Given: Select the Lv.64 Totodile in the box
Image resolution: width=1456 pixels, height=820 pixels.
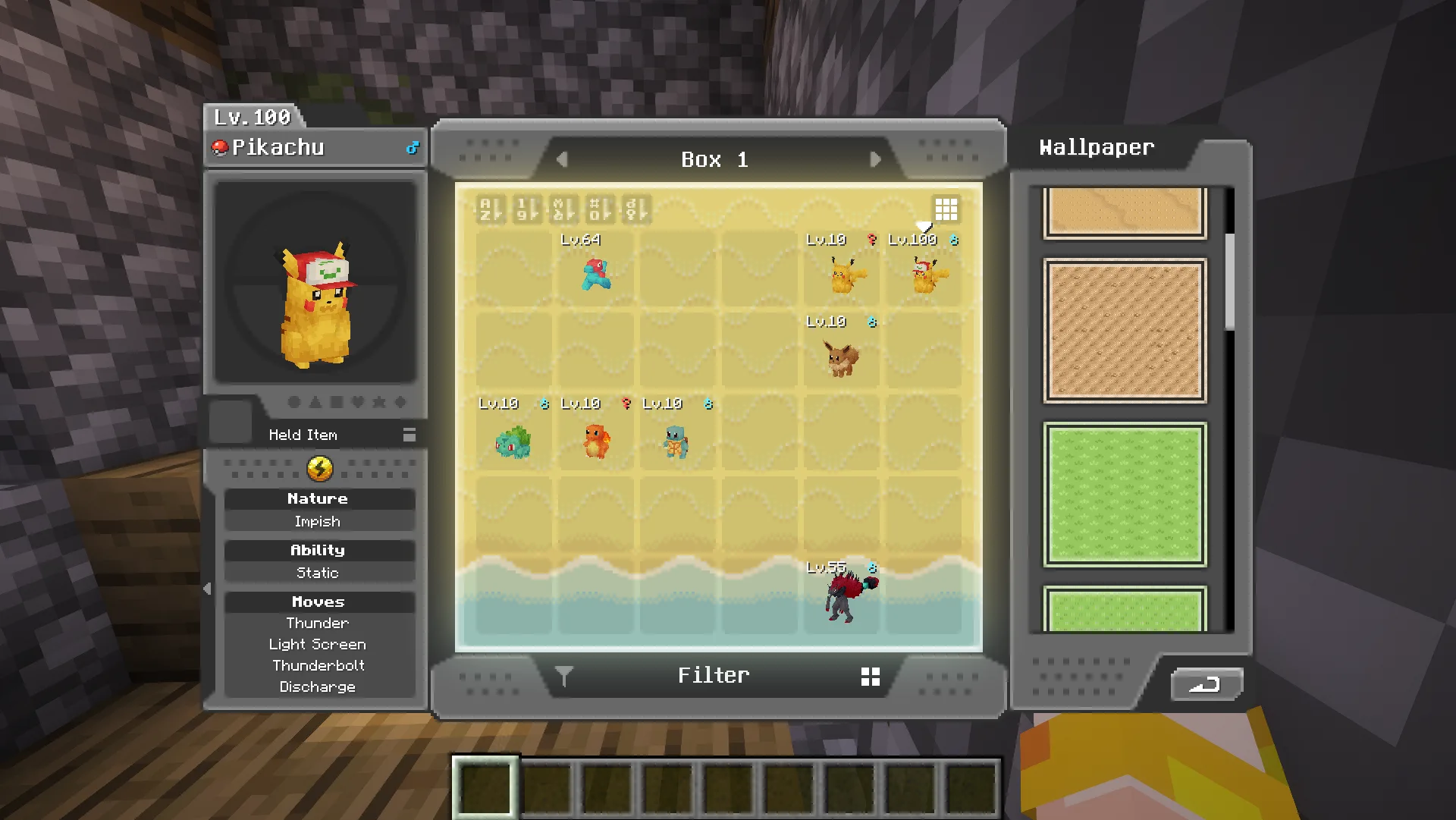Looking at the screenshot, I should click(596, 275).
